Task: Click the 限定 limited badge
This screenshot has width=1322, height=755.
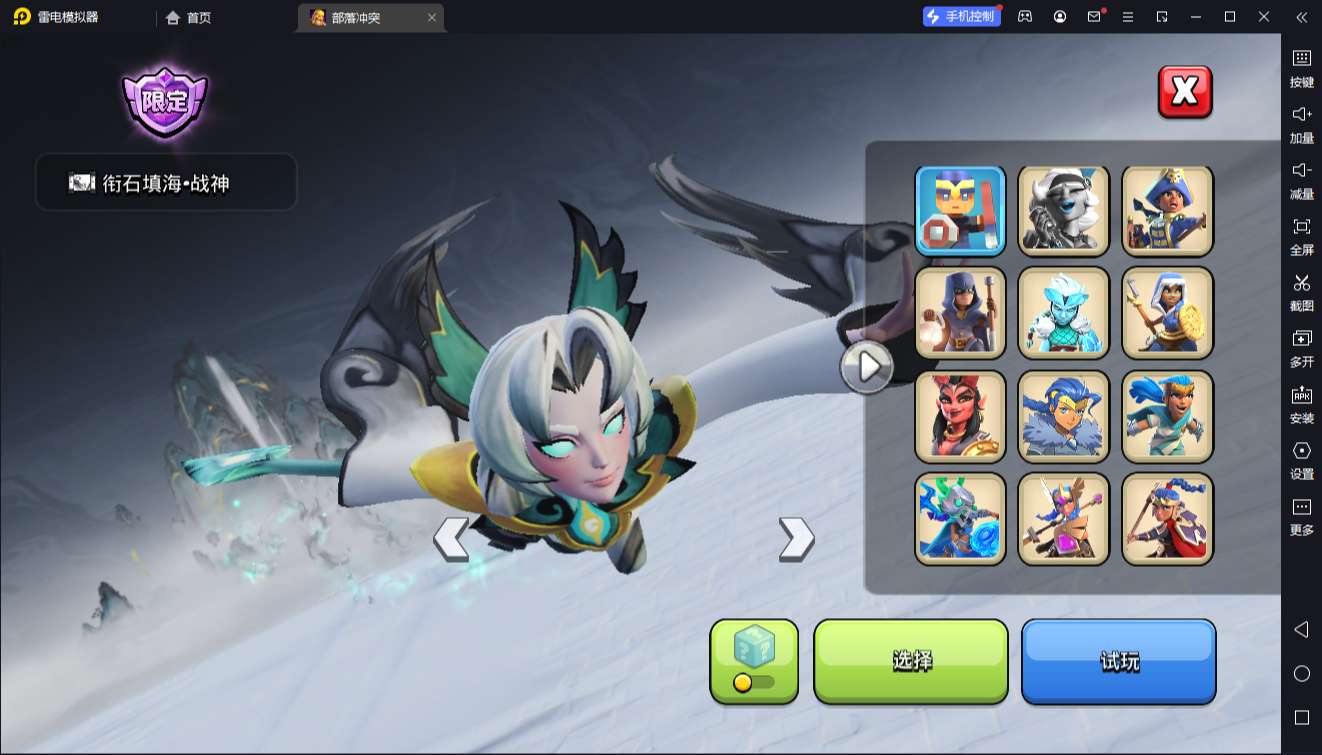Action: point(165,101)
